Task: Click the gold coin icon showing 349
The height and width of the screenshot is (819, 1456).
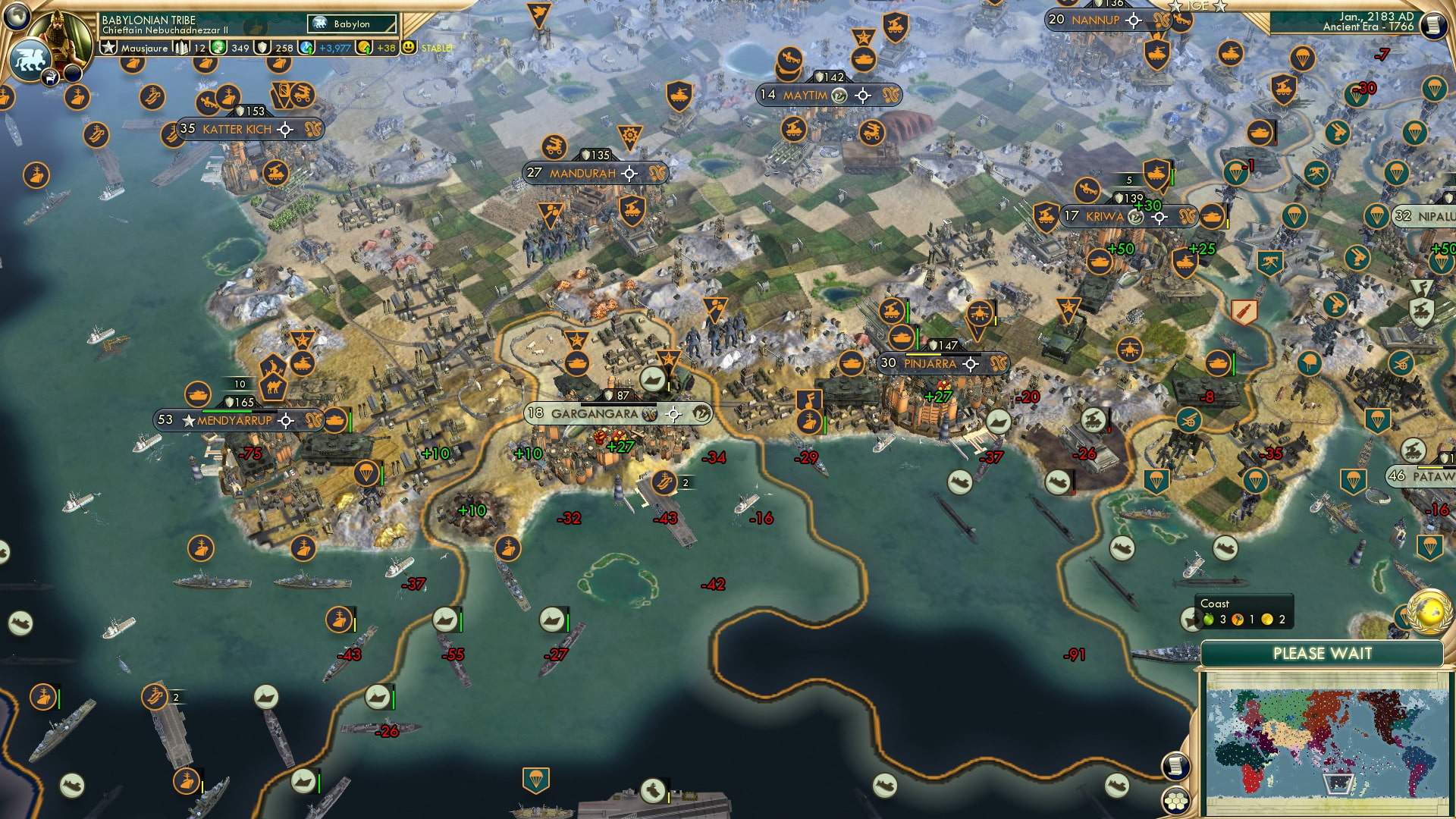Action: coord(219,47)
